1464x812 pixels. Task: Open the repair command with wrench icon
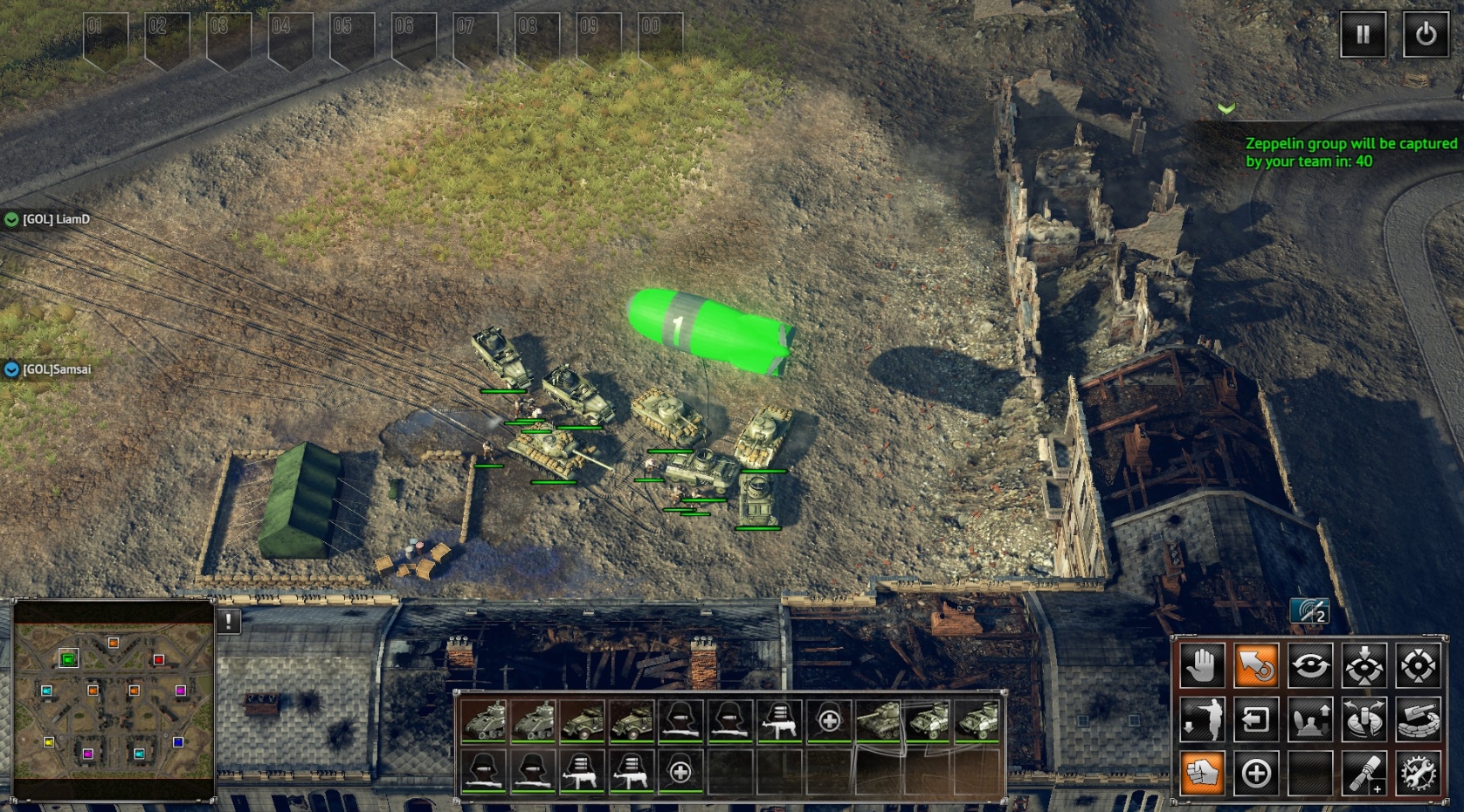[x=1419, y=774]
